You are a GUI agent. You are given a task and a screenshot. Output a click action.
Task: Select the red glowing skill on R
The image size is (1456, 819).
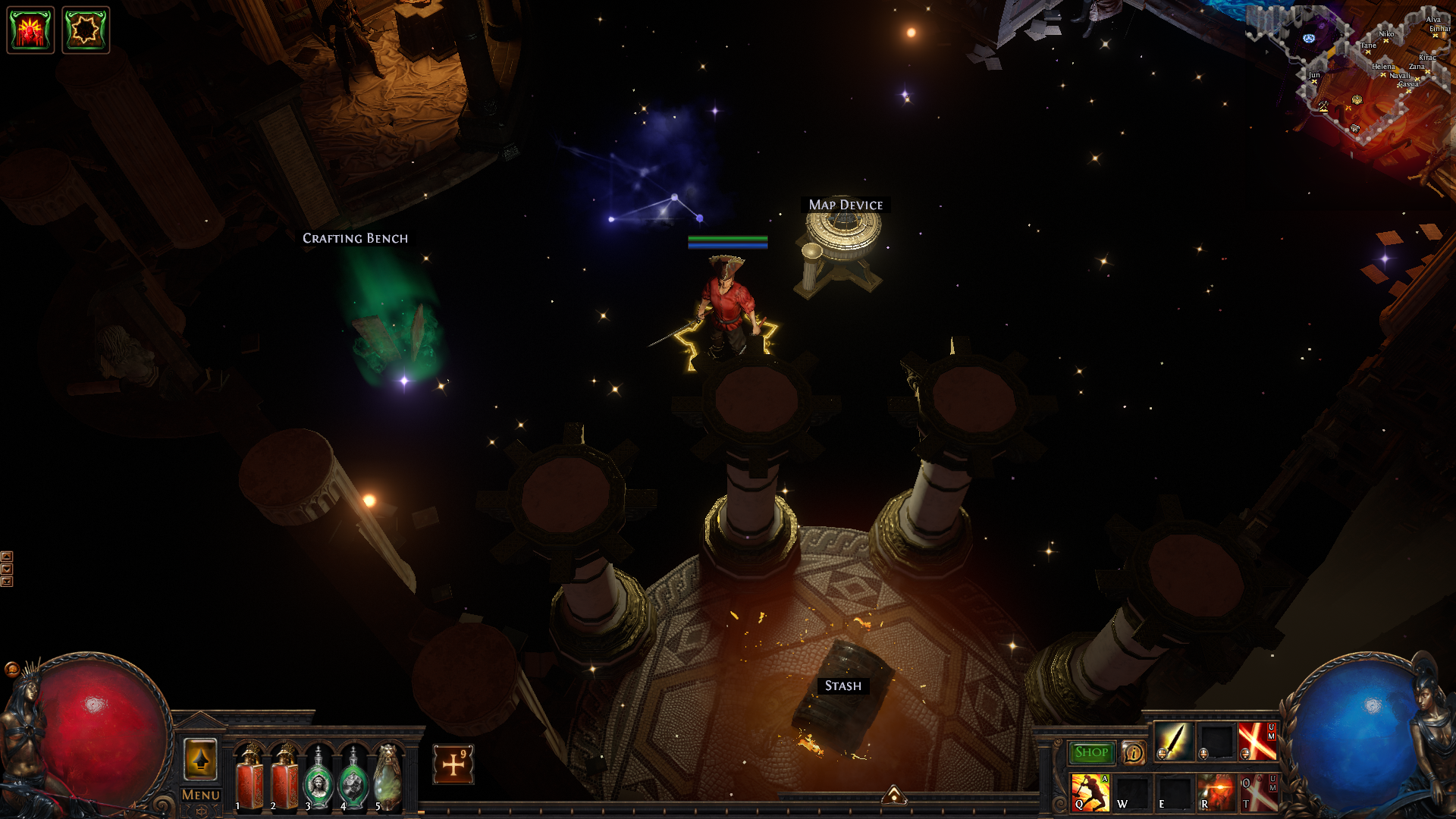point(1216,792)
